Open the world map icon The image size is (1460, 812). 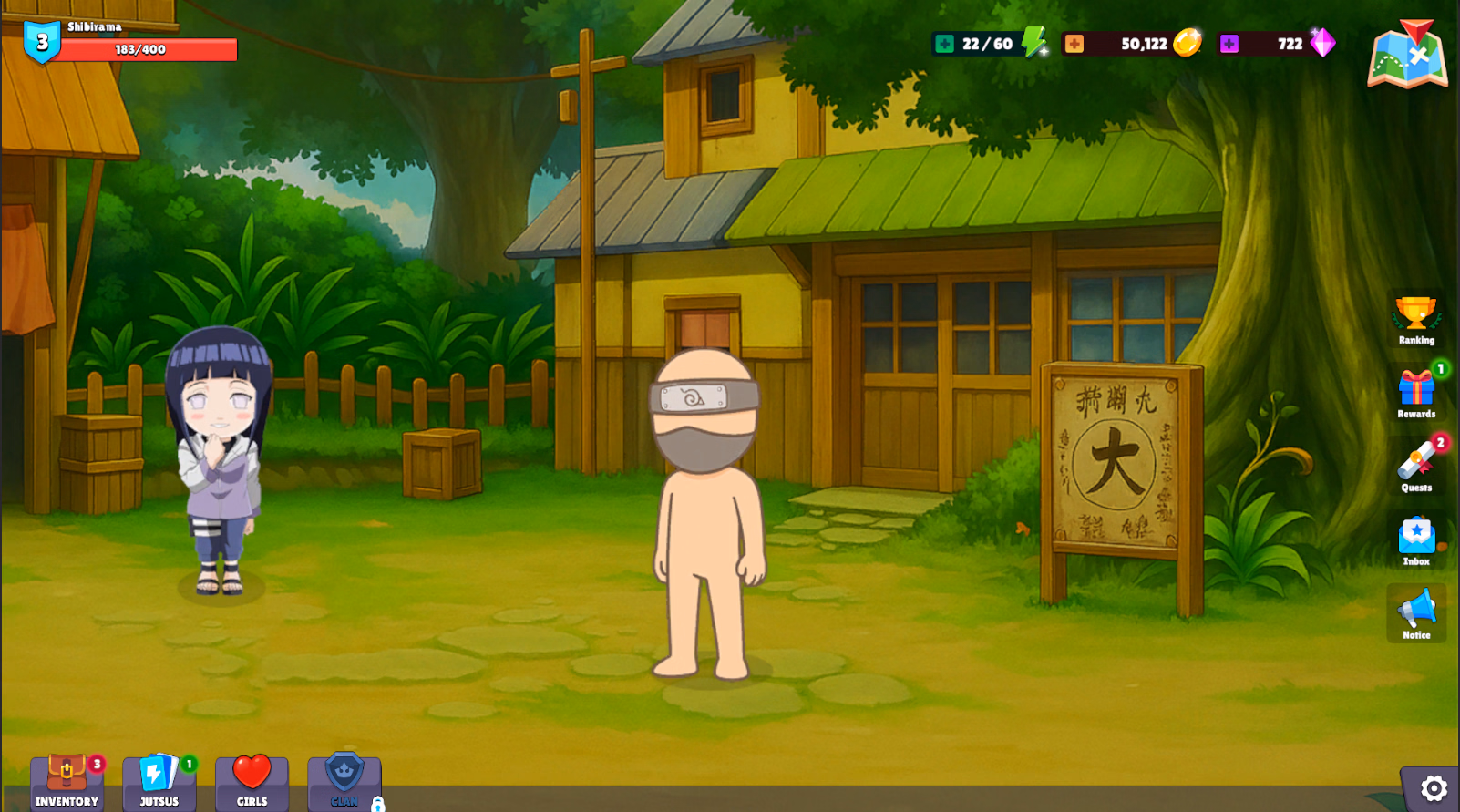[1407, 57]
